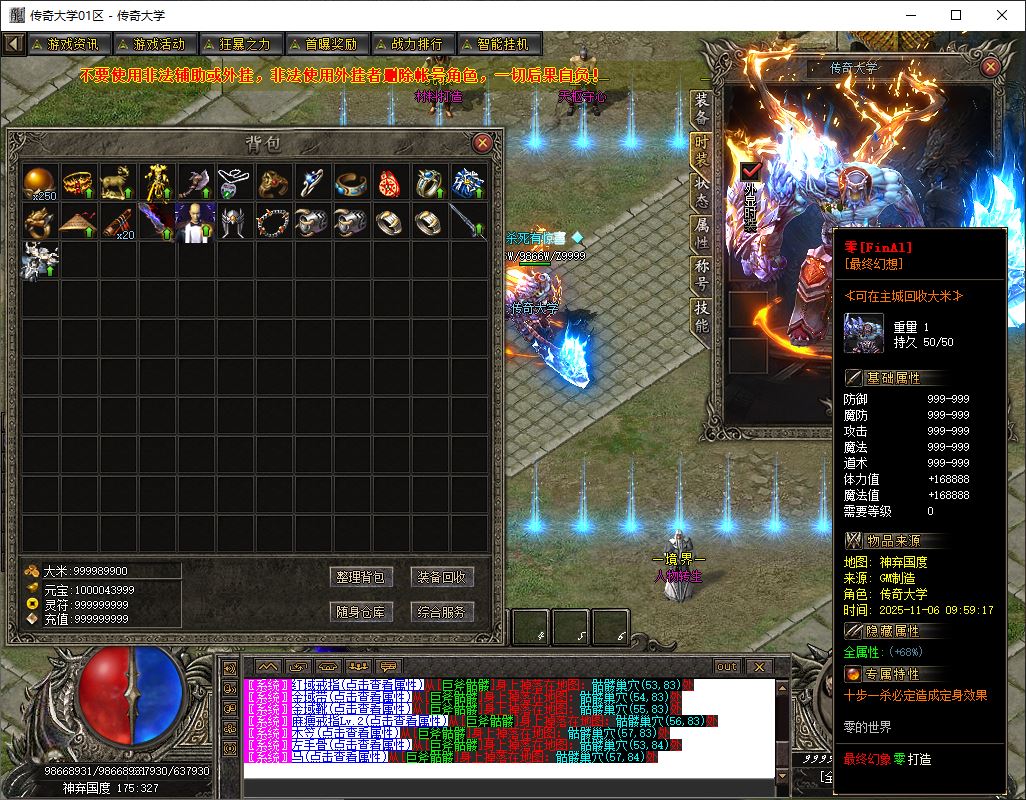Screen dimensions: 1026x800
Task: Choose the bald man in tuxedo item
Action: [195, 221]
